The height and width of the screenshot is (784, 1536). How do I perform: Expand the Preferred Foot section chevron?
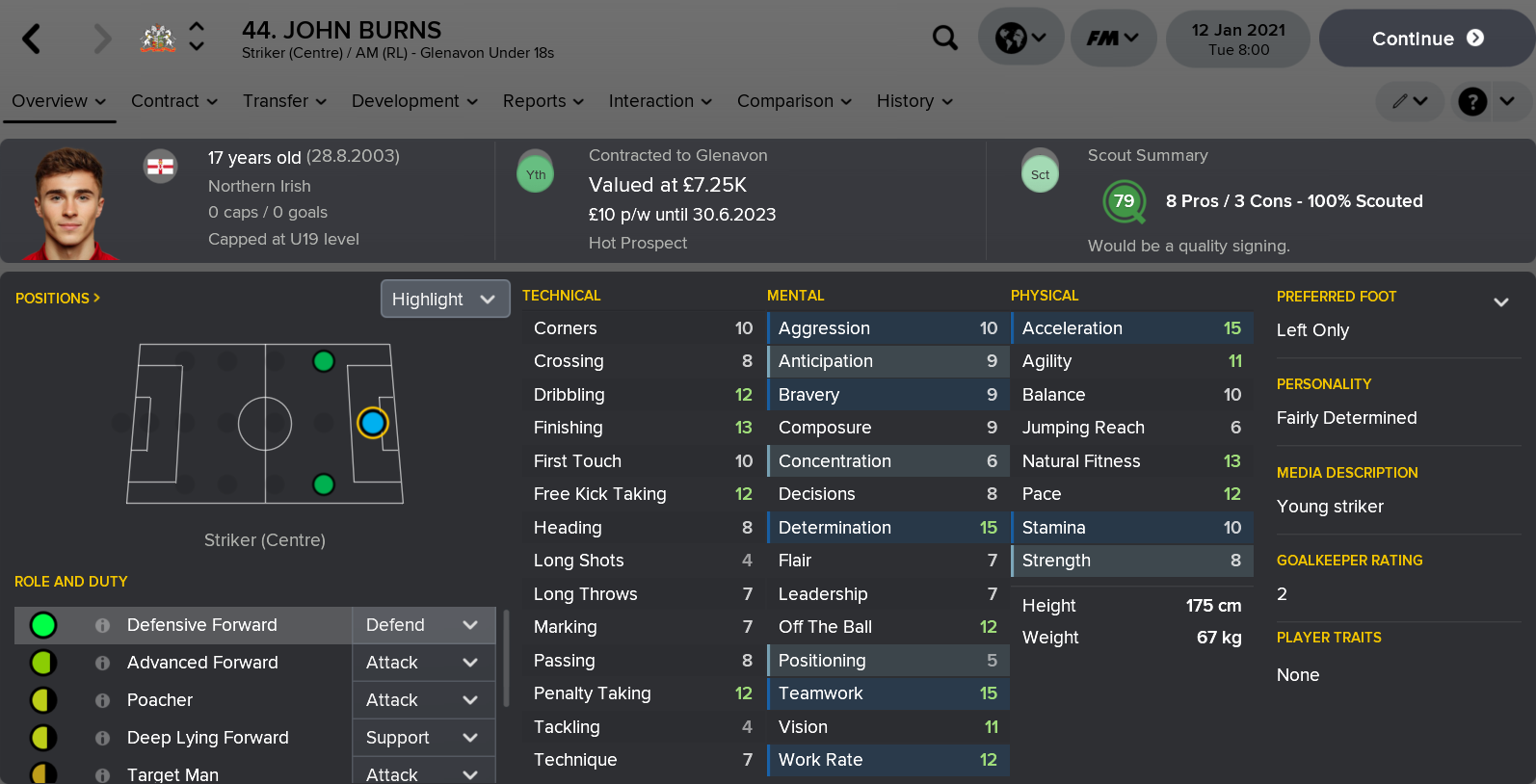pyautogui.click(x=1501, y=301)
